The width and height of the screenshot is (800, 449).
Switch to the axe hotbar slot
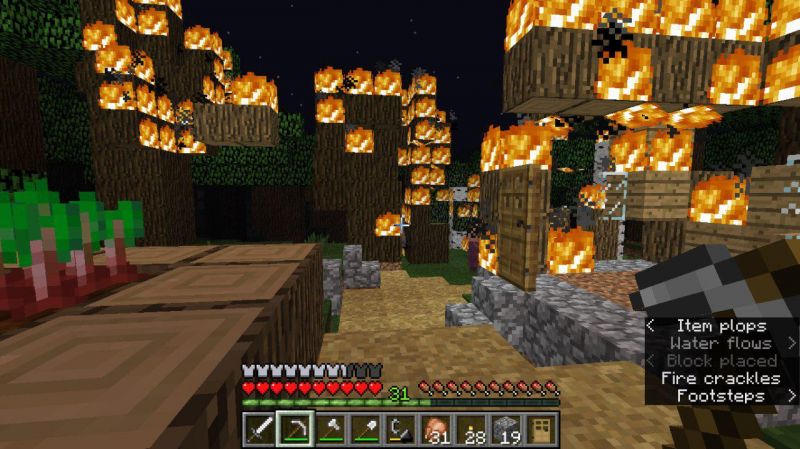tap(330, 429)
